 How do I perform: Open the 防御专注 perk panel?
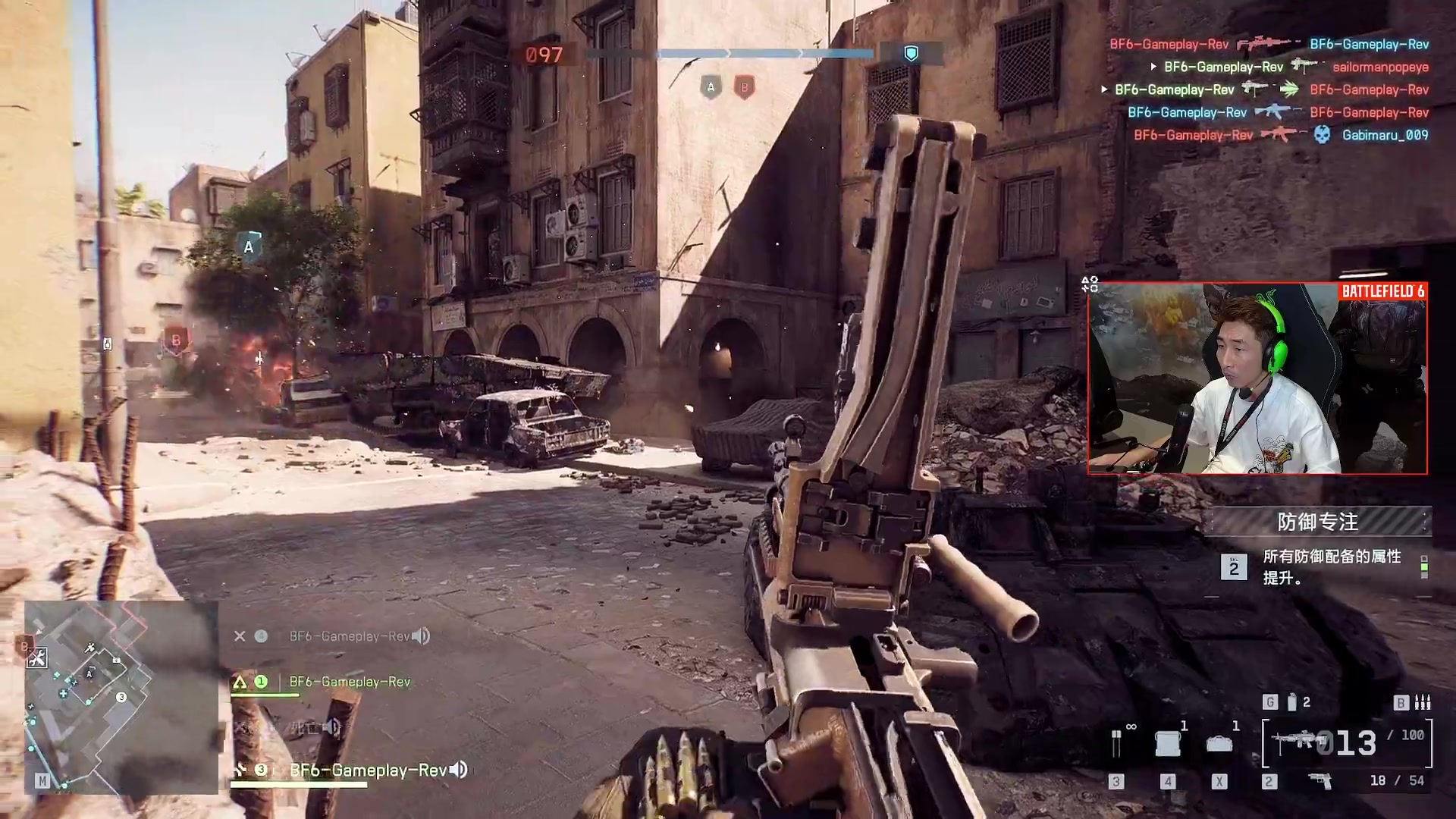[1317, 522]
